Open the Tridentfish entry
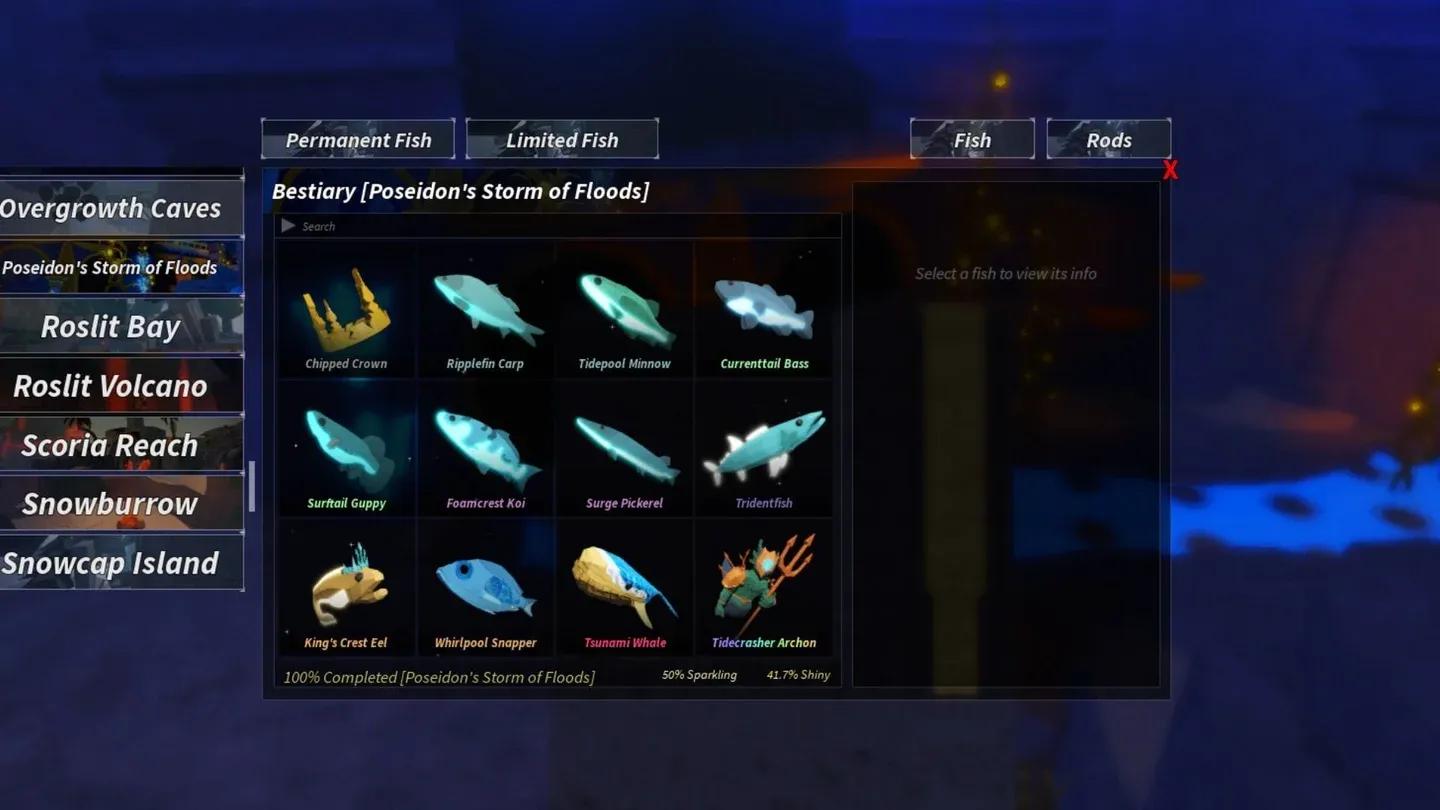 764,450
